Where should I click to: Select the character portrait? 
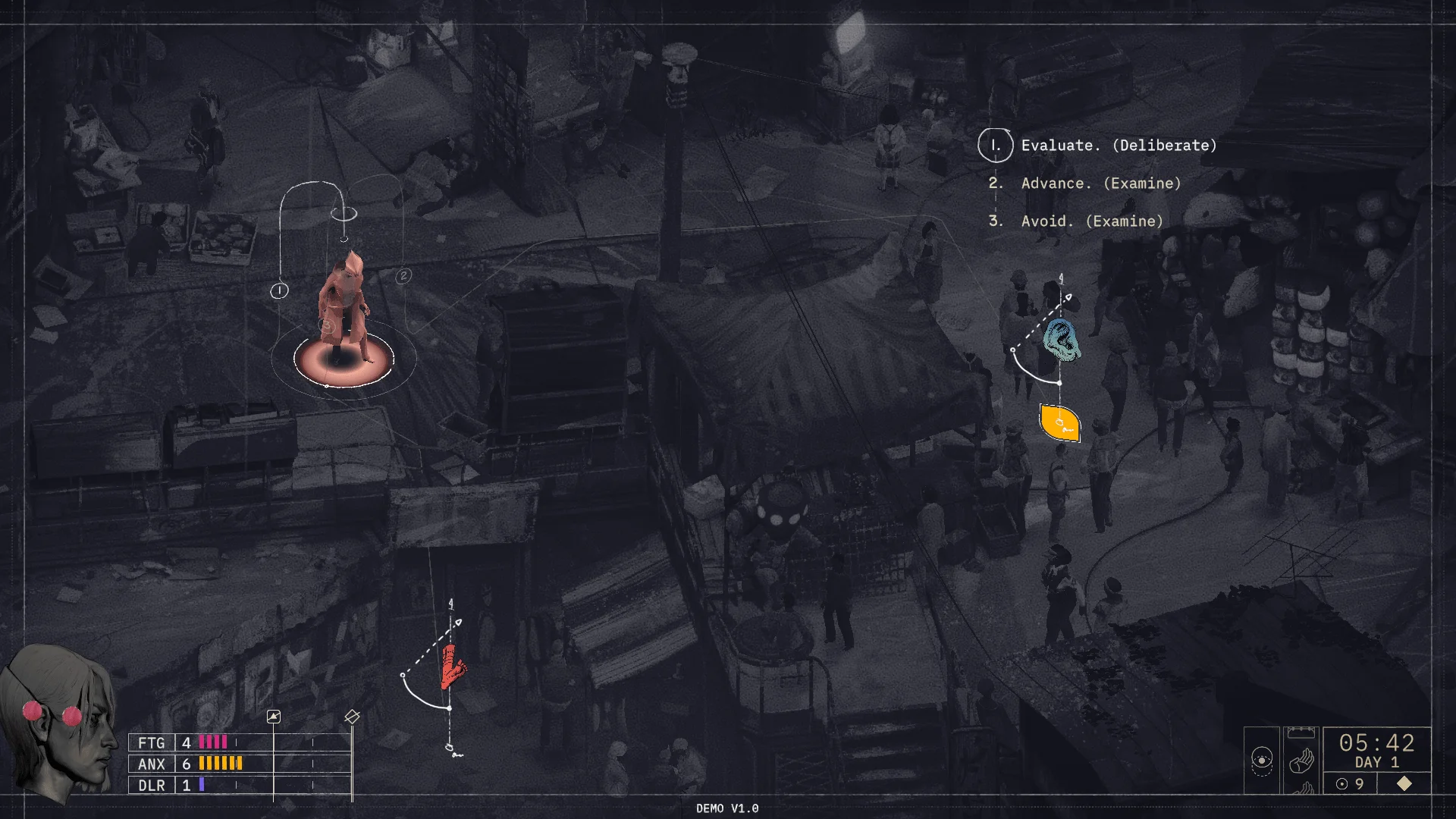(61, 720)
